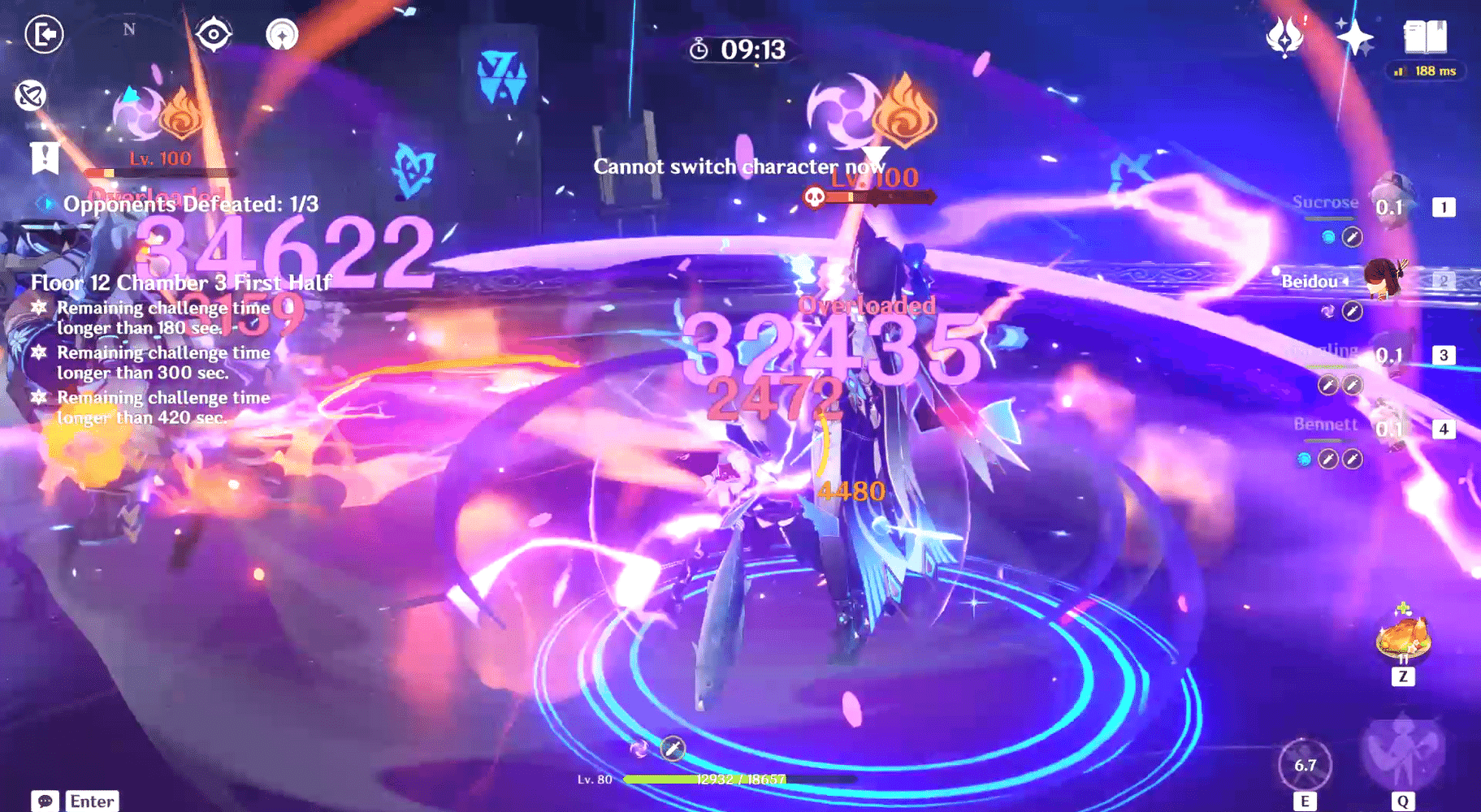The image size is (1481, 812).
Task: Click the exit domain icon
Action: [x=45, y=35]
